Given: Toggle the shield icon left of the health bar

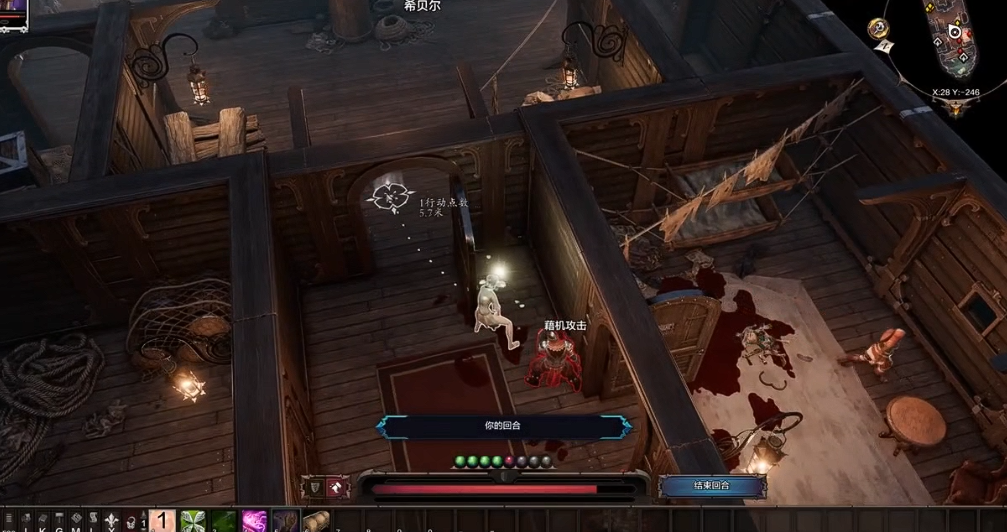Looking at the screenshot, I should pyautogui.click(x=313, y=487).
